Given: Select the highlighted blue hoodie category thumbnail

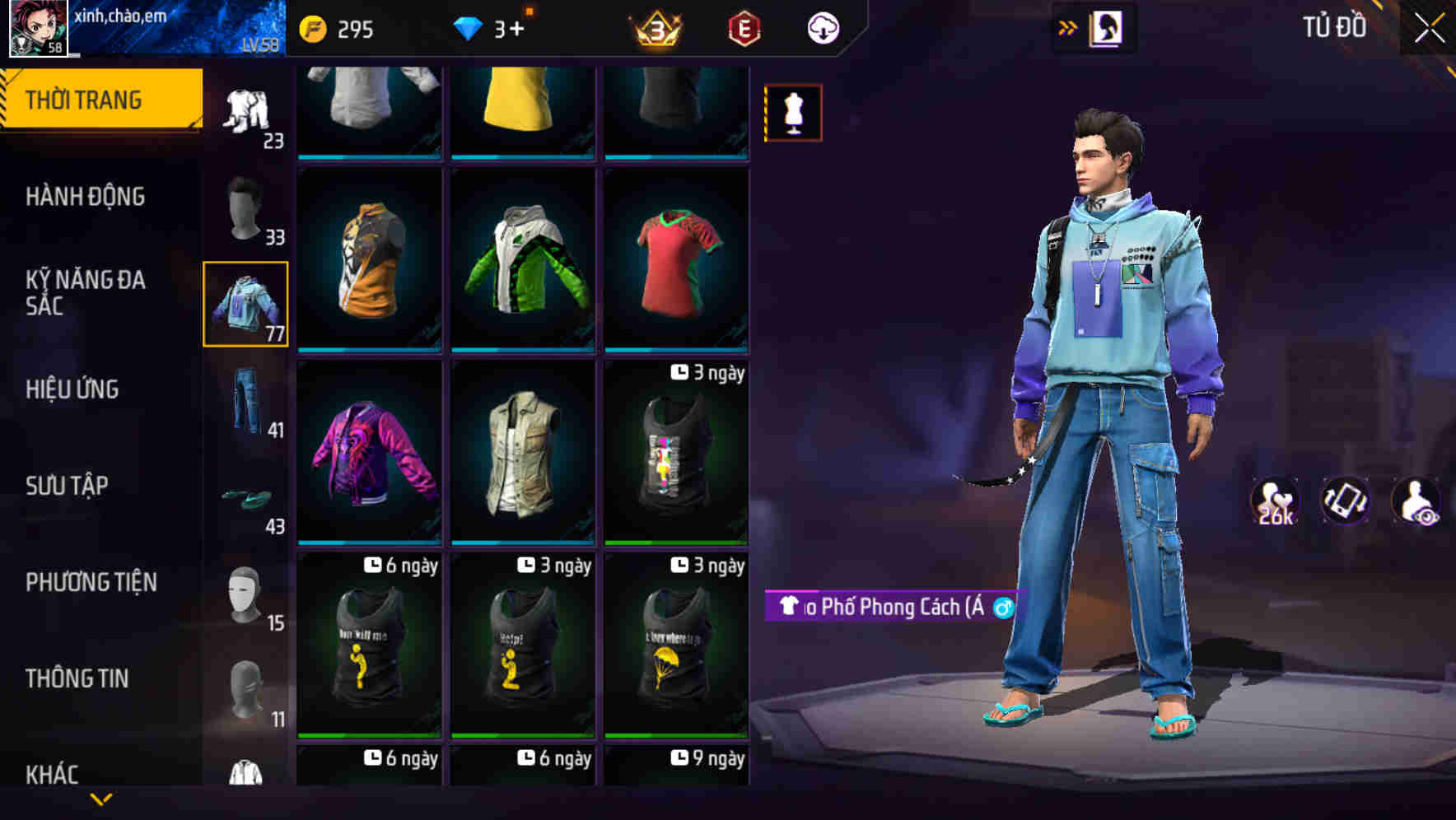Looking at the screenshot, I should point(245,303).
